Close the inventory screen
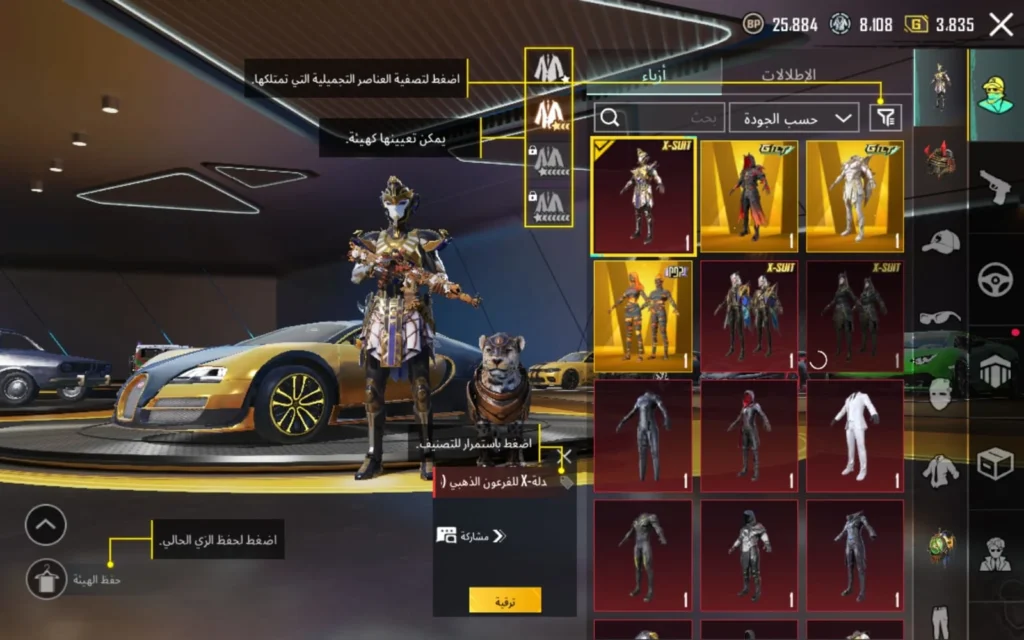 [1001, 25]
